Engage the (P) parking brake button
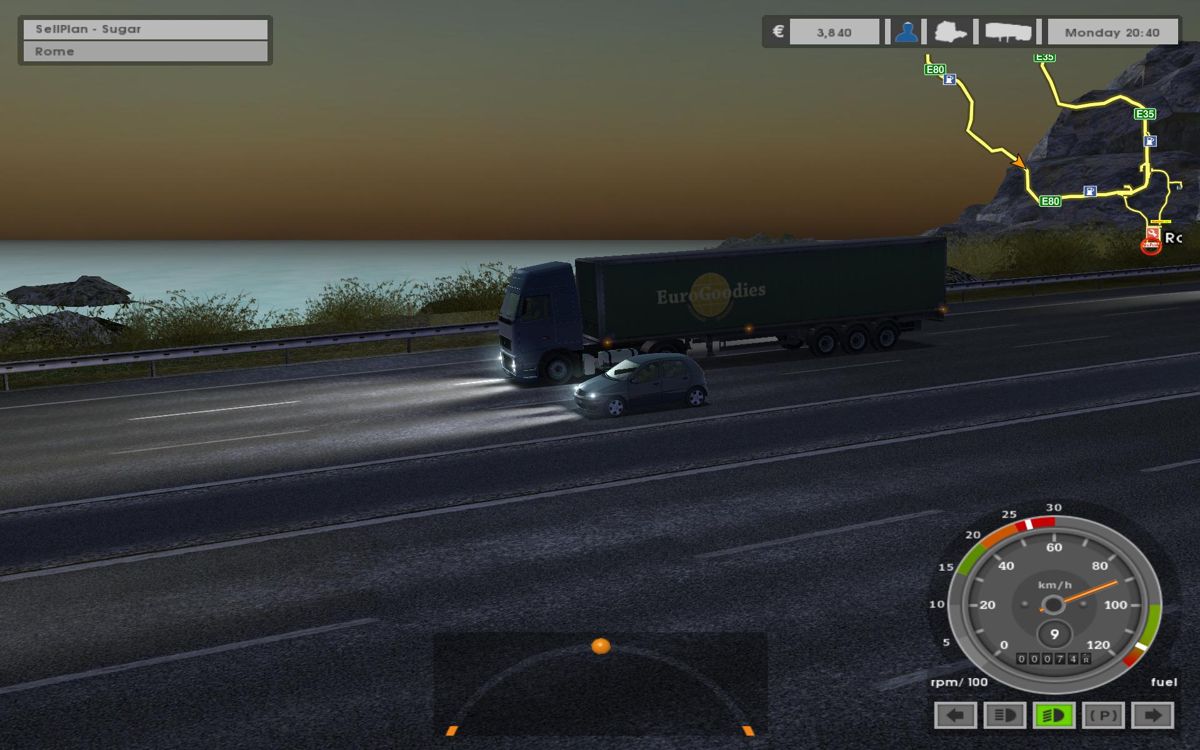Viewport: 1200px width, 750px height. point(1103,715)
